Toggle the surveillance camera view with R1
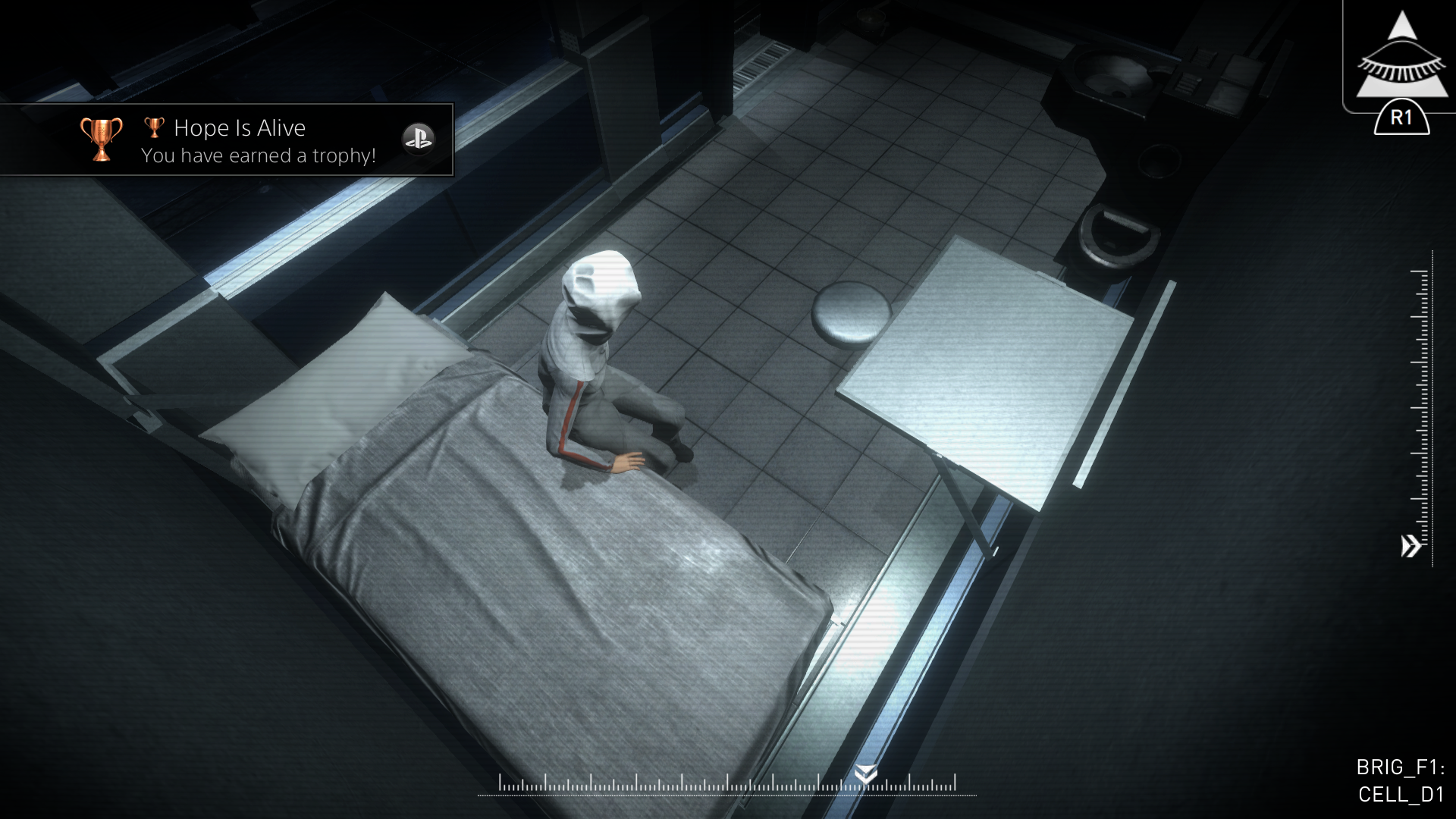The width and height of the screenshot is (1456, 819). click(1402, 118)
